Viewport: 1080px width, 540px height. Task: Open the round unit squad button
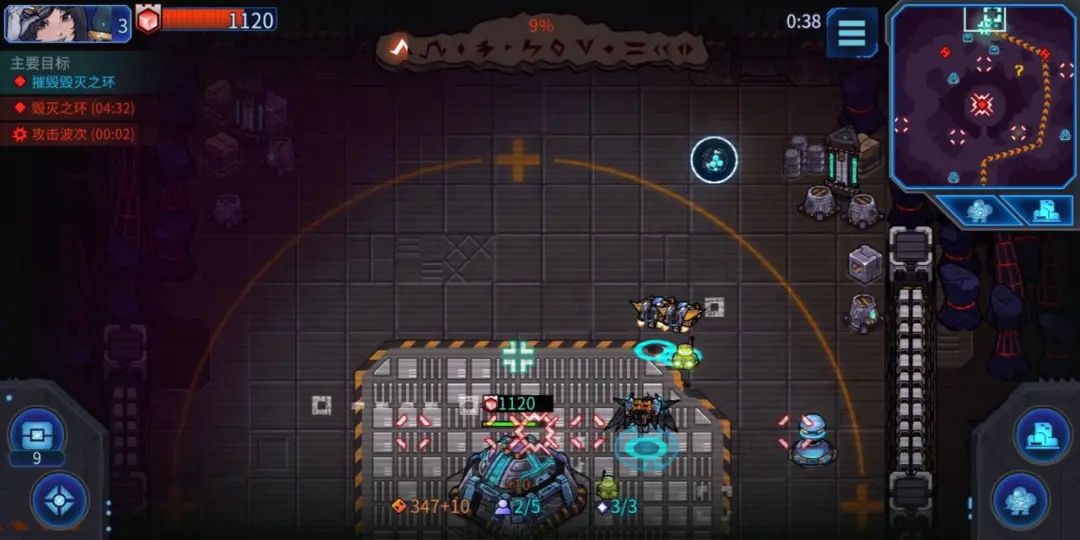pos(1019,499)
